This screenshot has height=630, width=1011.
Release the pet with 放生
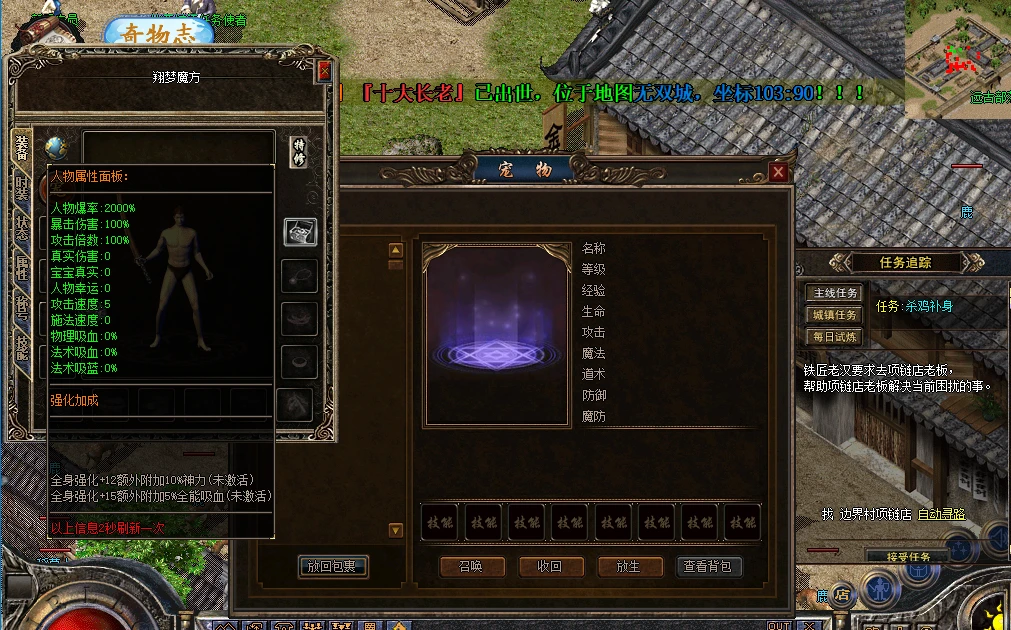point(628,566)
